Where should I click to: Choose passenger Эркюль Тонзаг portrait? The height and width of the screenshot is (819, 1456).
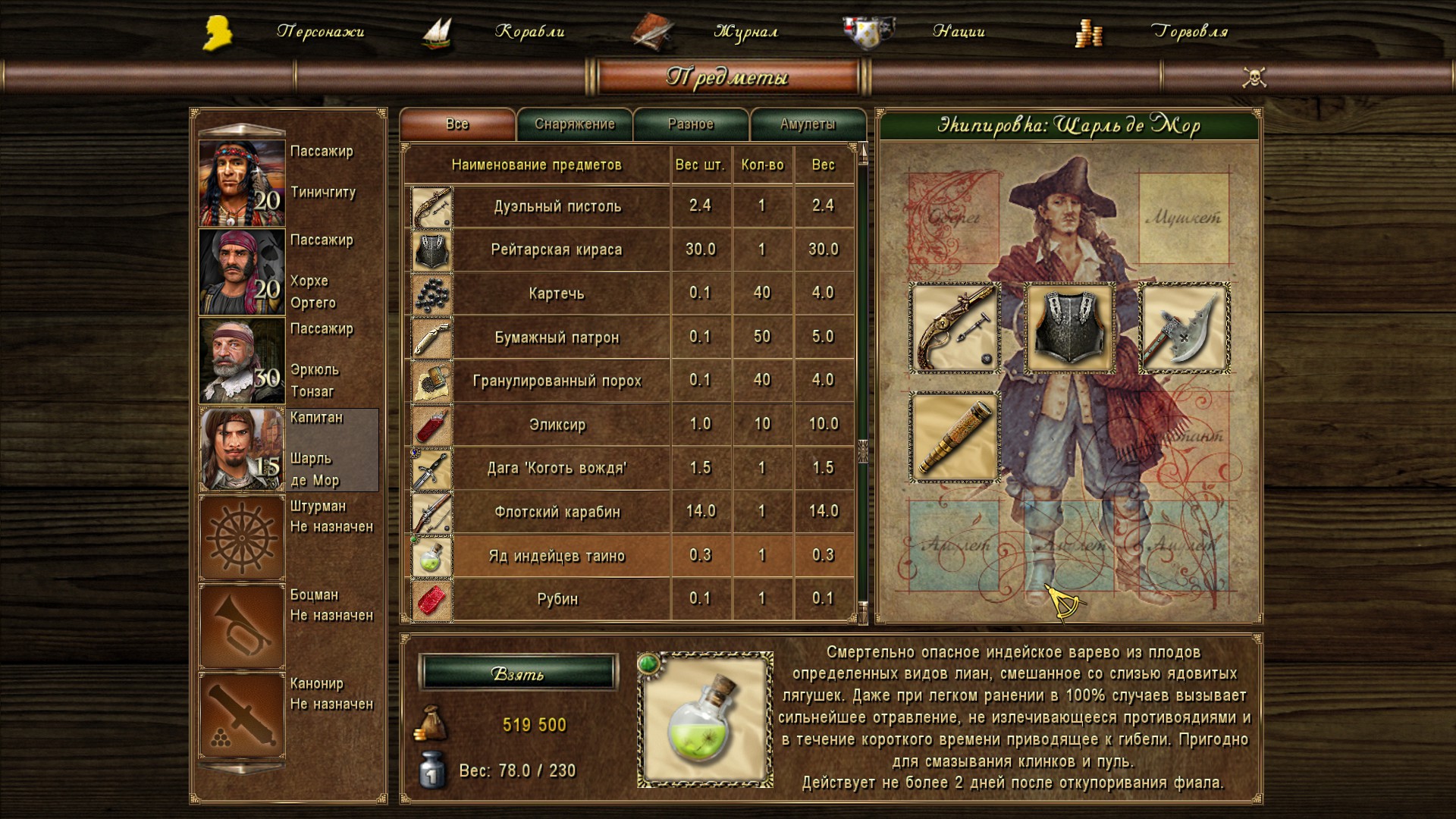(242, 360)
